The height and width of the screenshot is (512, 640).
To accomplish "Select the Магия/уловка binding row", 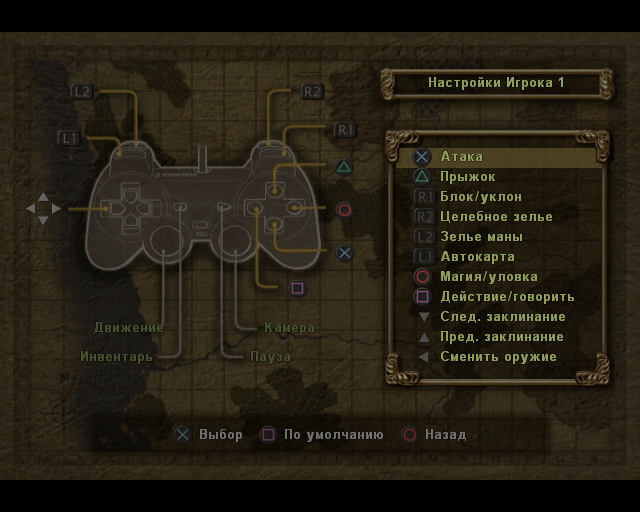I will (488, 277).
